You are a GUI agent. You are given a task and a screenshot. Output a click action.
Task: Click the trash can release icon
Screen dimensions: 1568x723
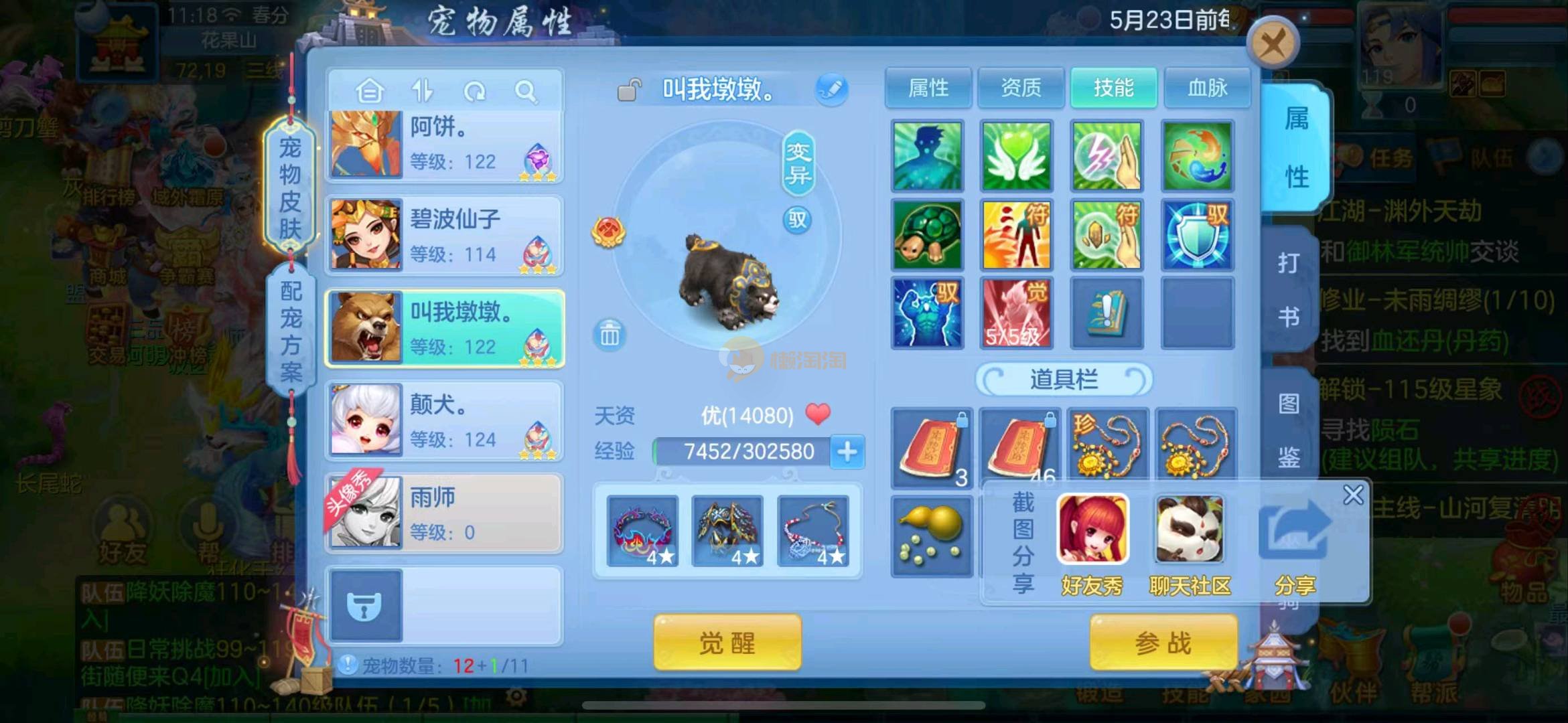click(610, 334)
